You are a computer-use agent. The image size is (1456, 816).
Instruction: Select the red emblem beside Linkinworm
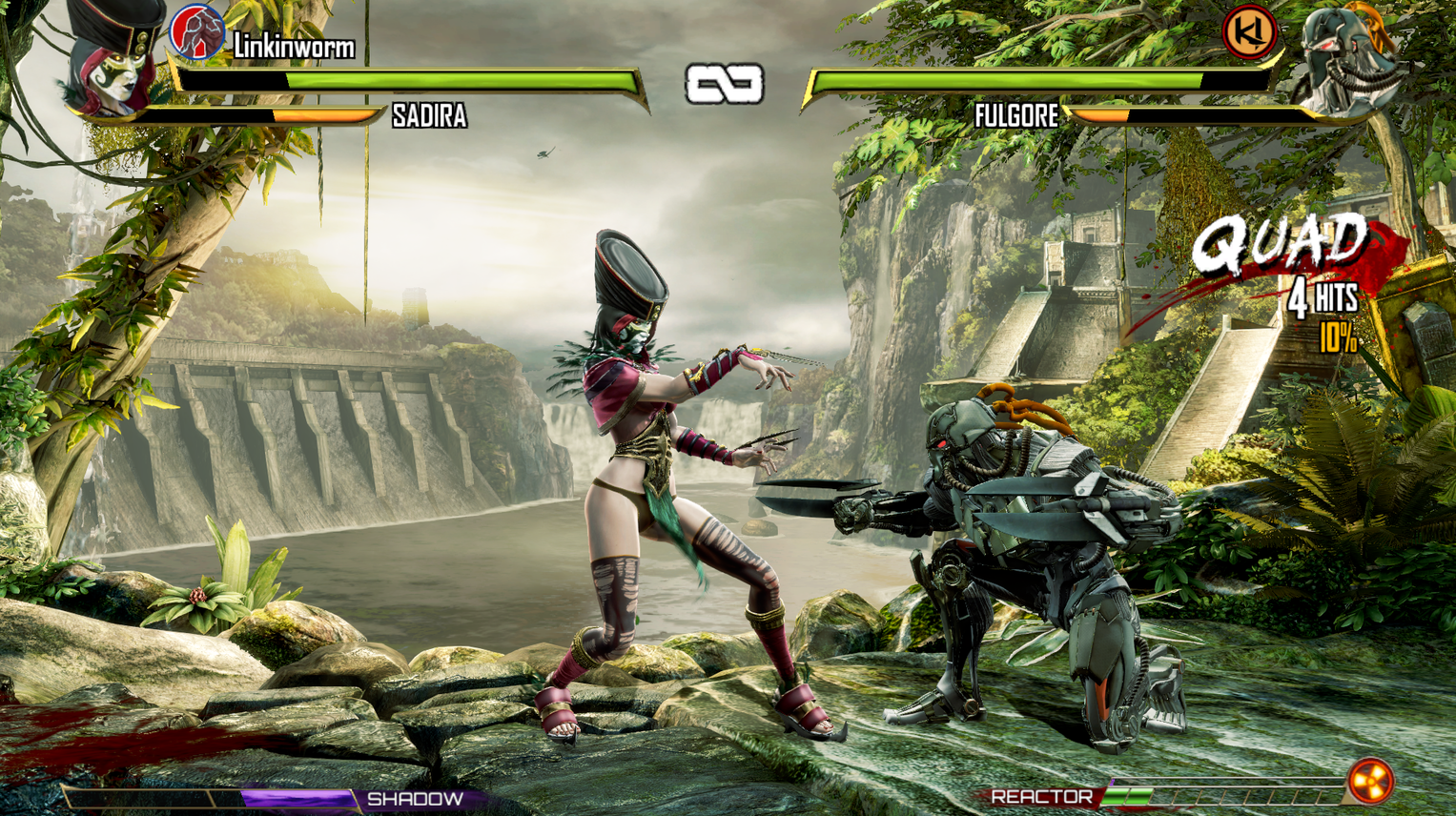pos(196,31)
